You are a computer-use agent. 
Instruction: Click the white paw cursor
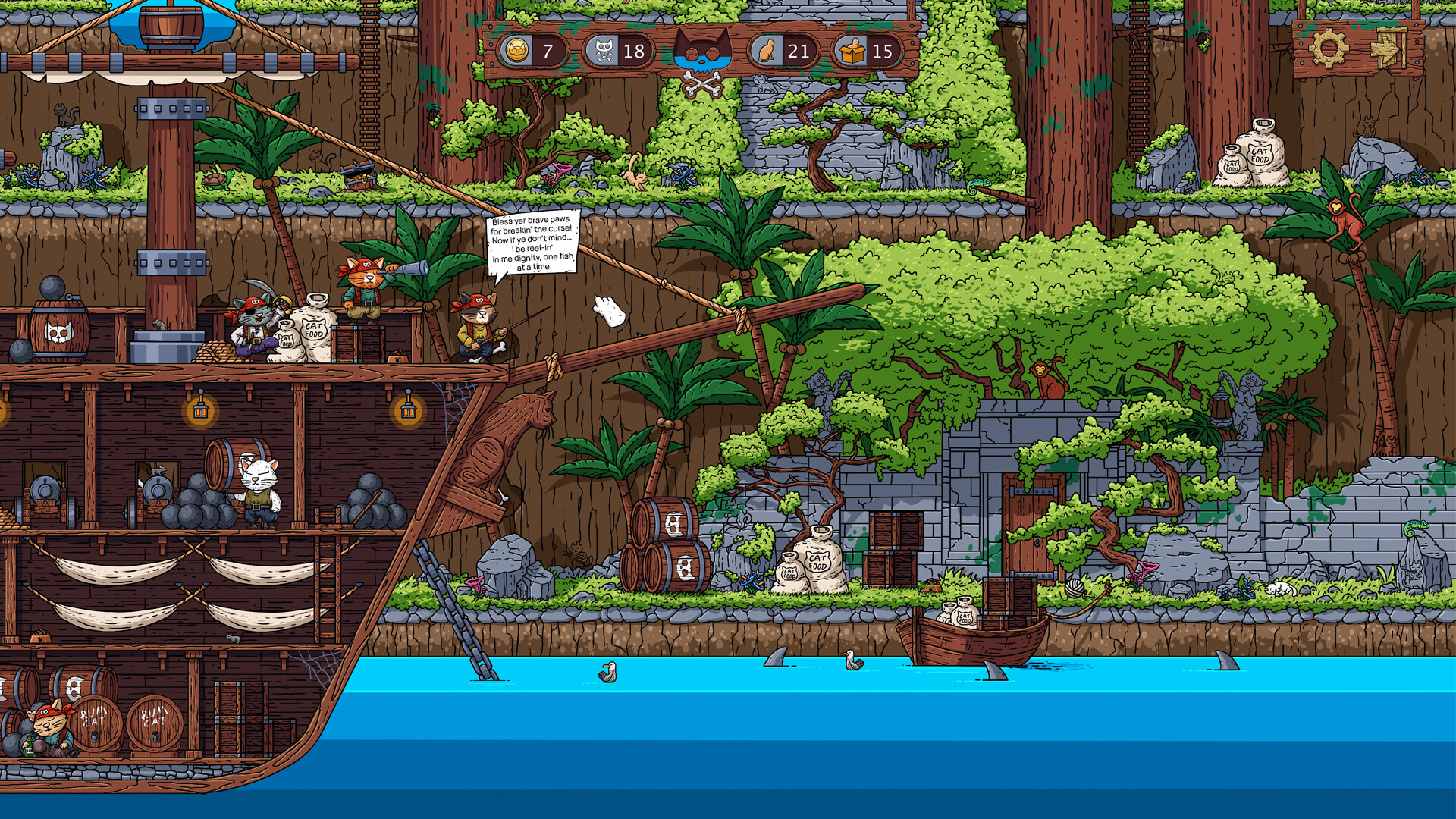tap(607, 309)
